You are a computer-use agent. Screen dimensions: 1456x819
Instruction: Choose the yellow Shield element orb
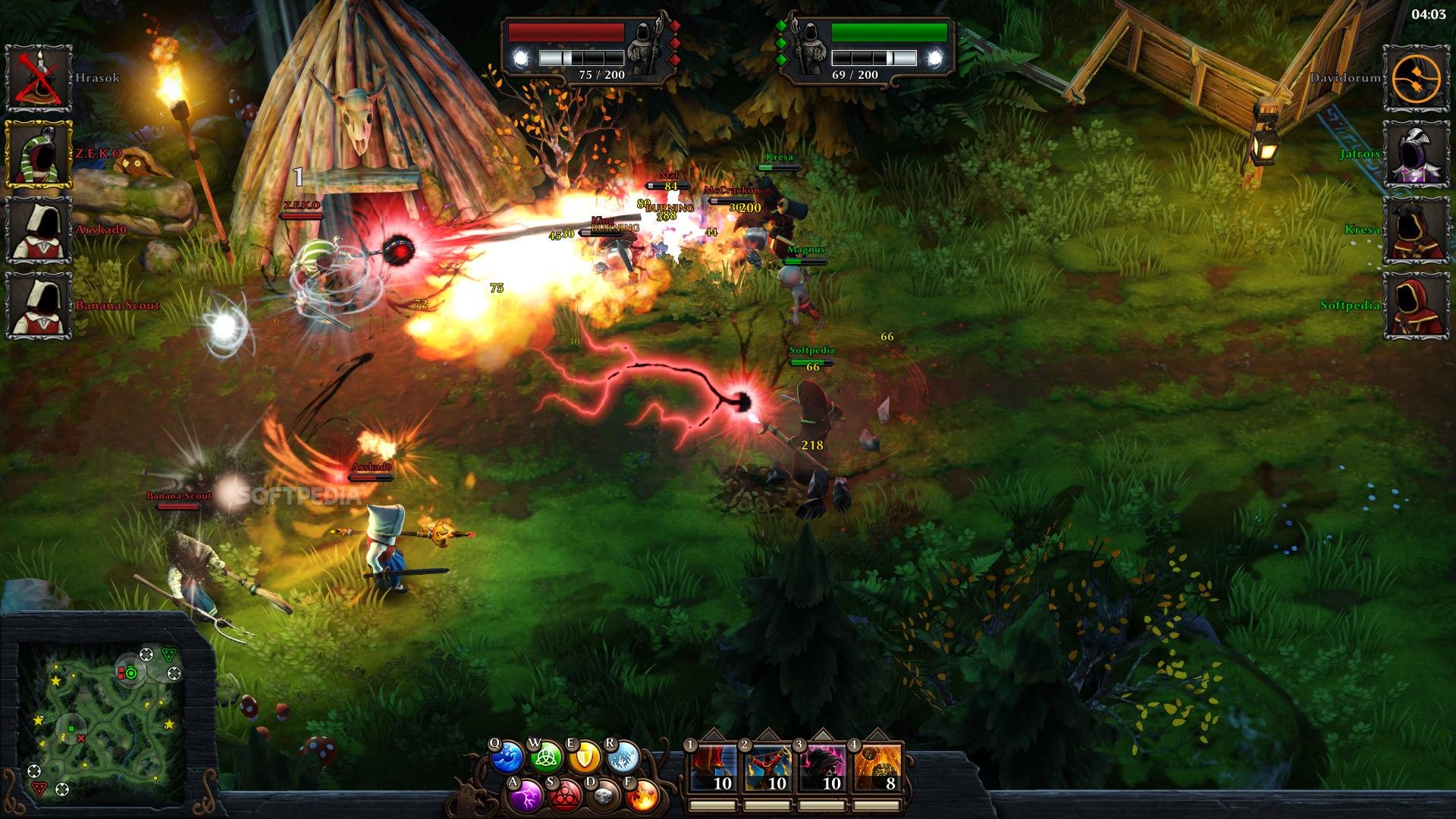585,757
